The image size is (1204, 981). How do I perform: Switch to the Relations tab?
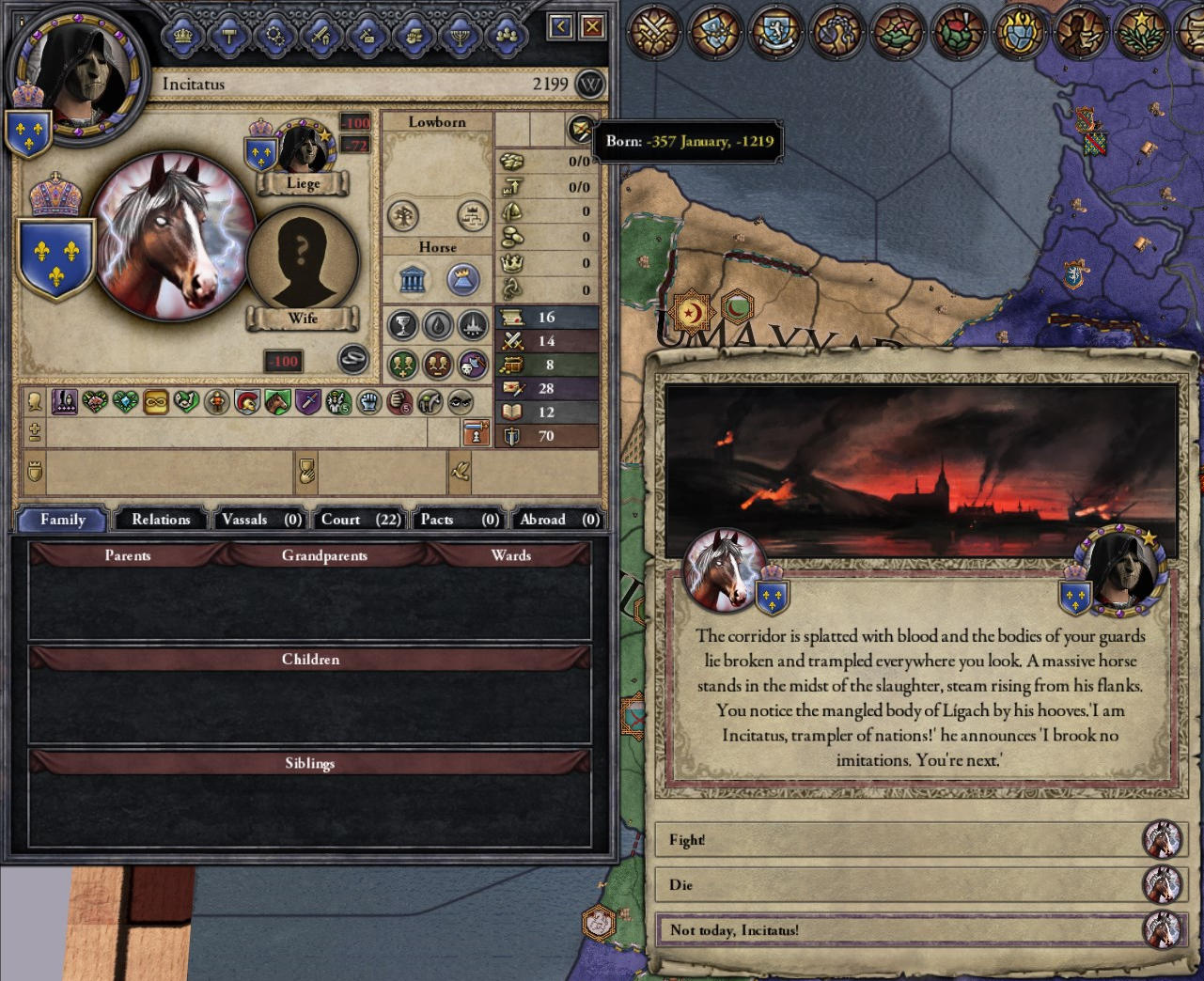coord(161,520)
